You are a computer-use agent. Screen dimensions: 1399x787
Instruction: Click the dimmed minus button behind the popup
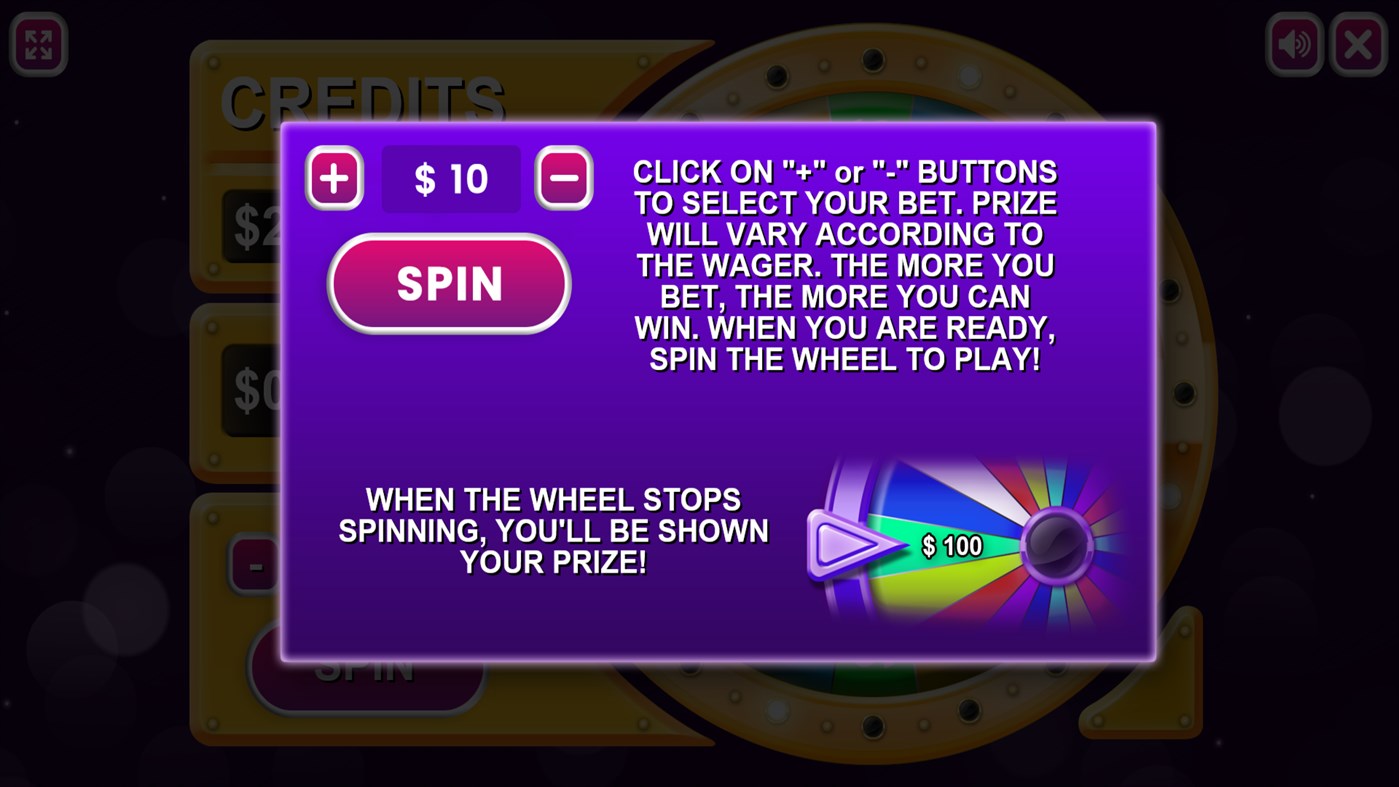coord(256,563)
